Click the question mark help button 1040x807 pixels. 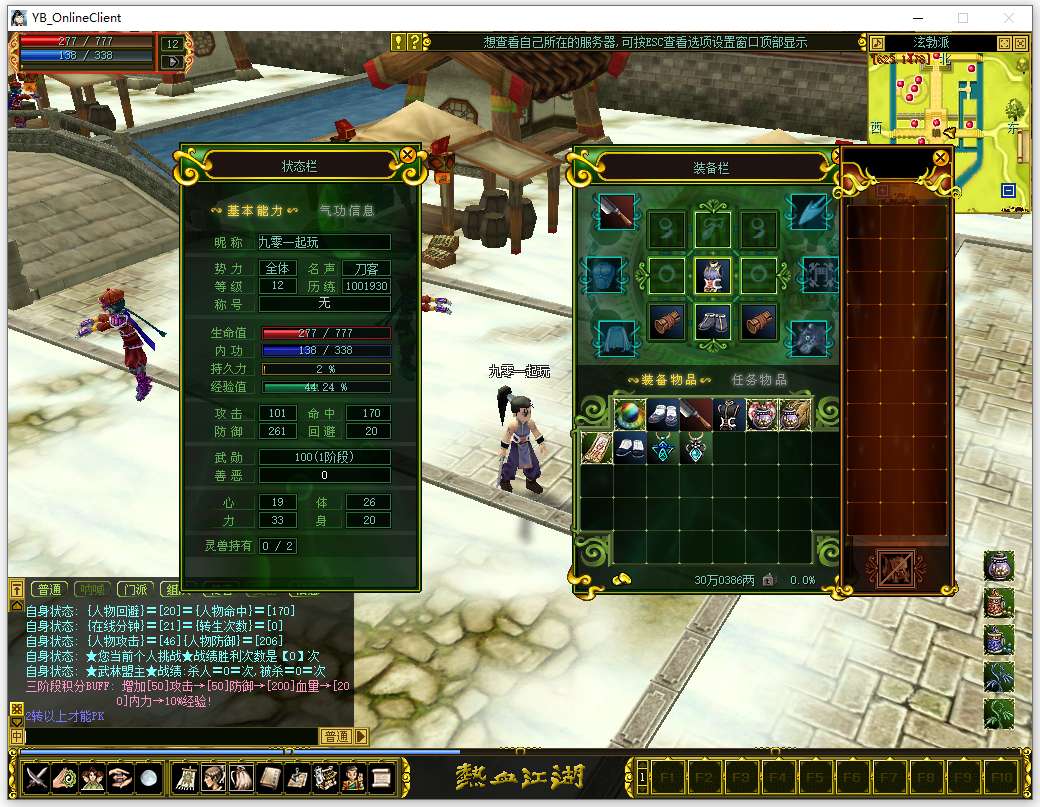(x=415, y=42)
